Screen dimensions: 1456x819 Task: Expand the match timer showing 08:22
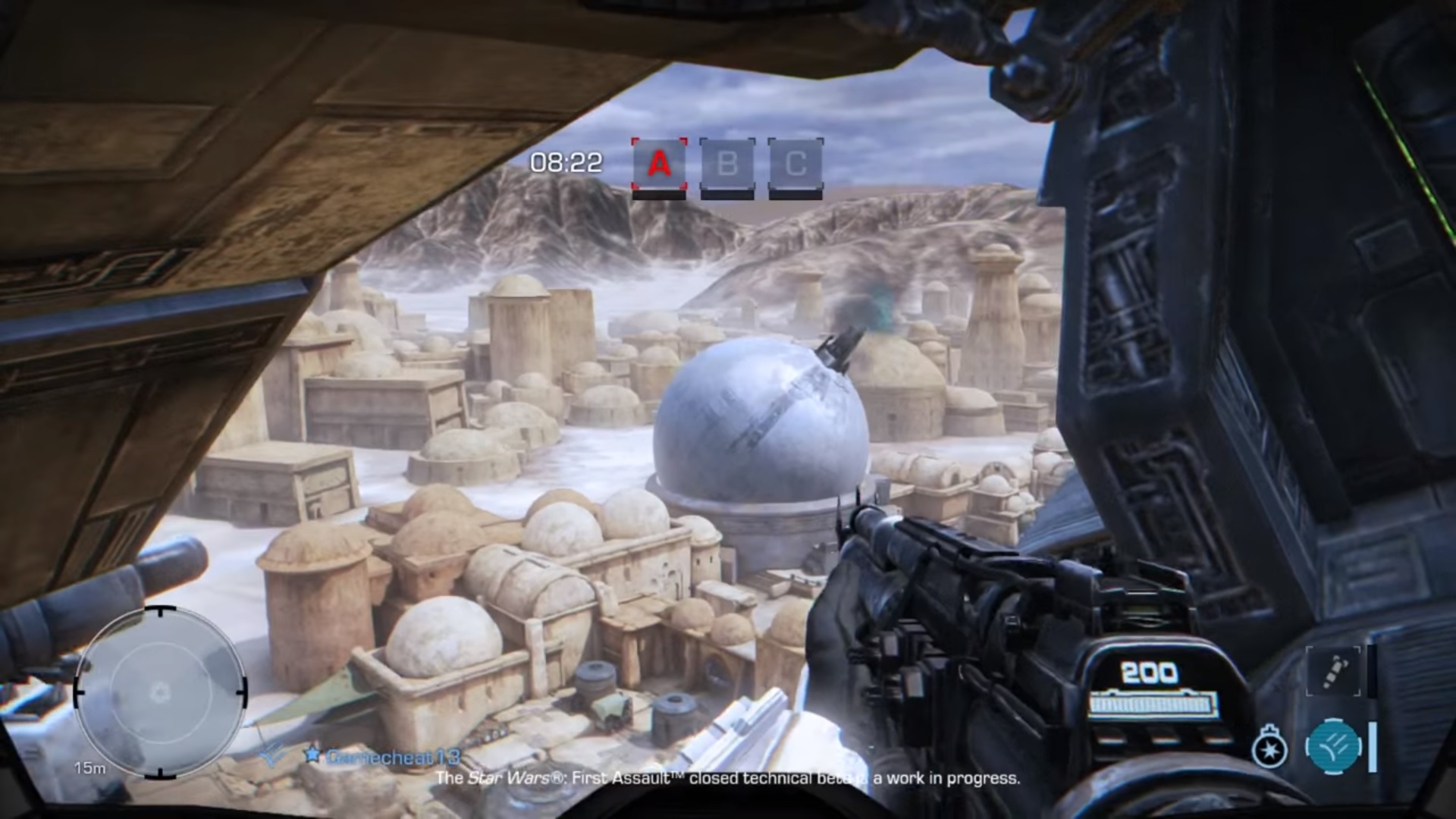click(567, 161)
